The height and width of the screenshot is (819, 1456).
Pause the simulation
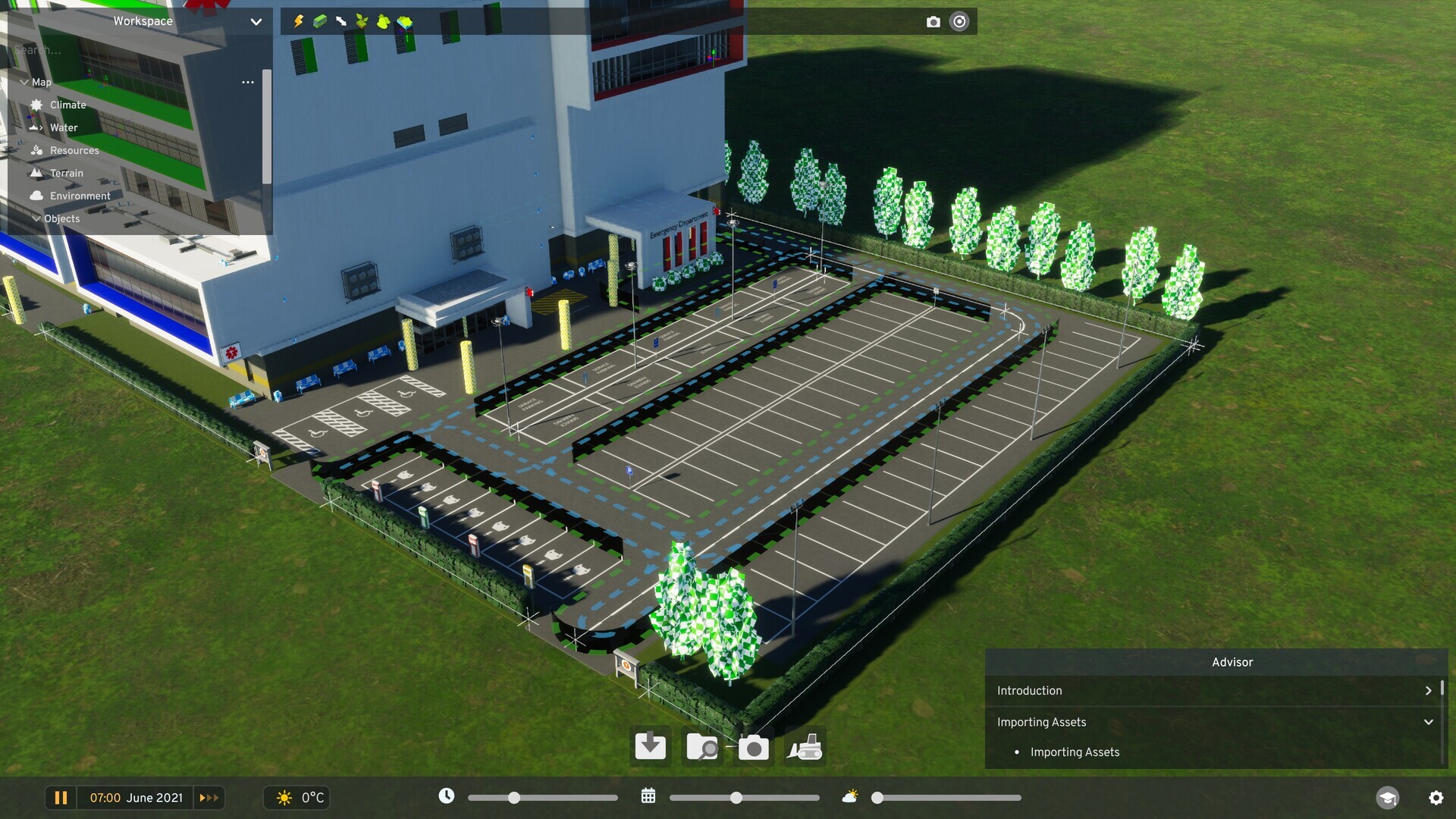tap(61, 798)
